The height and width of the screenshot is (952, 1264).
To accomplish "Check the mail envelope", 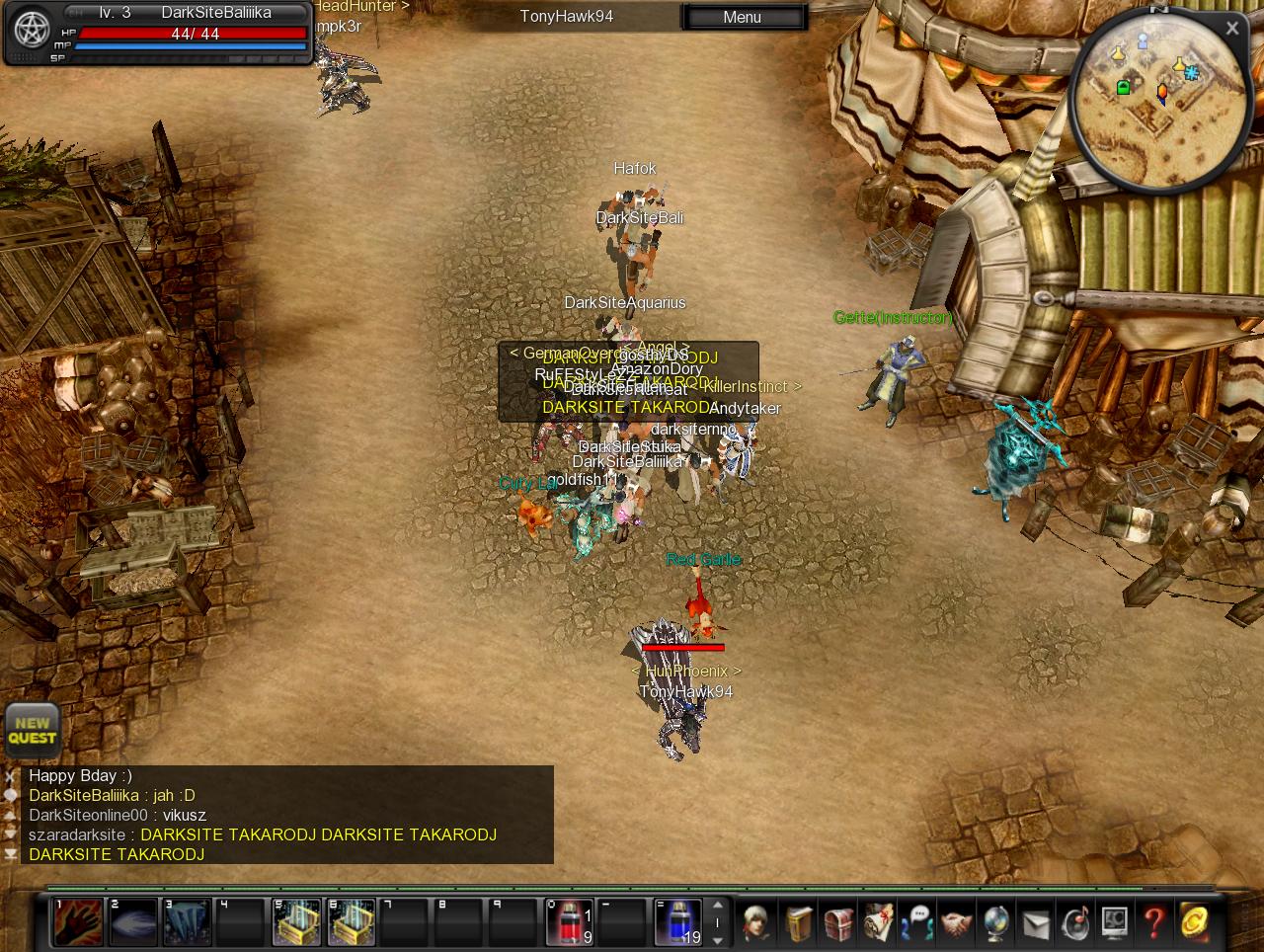I will point(1035,923).
